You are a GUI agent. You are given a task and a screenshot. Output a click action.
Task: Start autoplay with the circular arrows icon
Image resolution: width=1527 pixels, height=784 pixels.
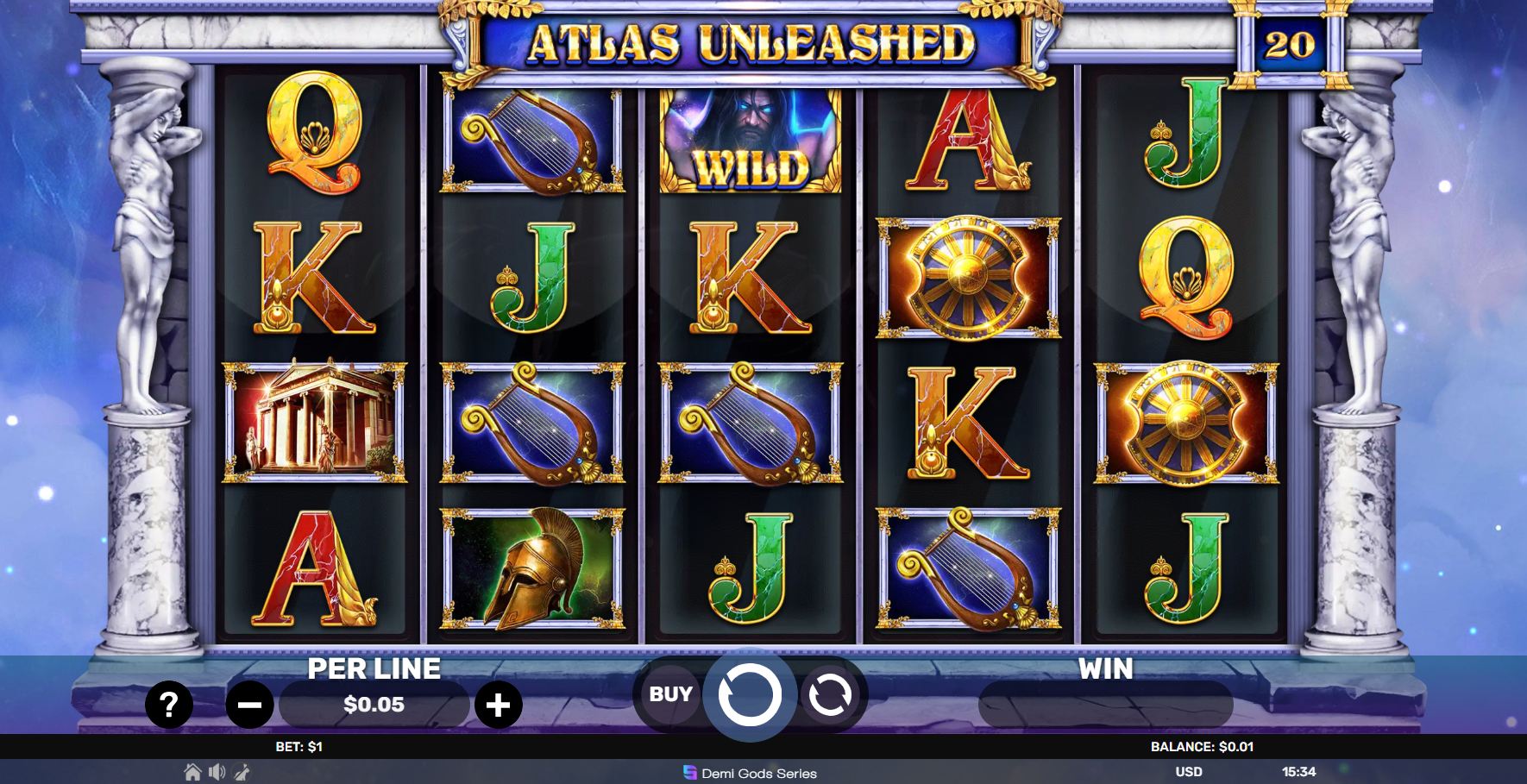click(829, 693)
